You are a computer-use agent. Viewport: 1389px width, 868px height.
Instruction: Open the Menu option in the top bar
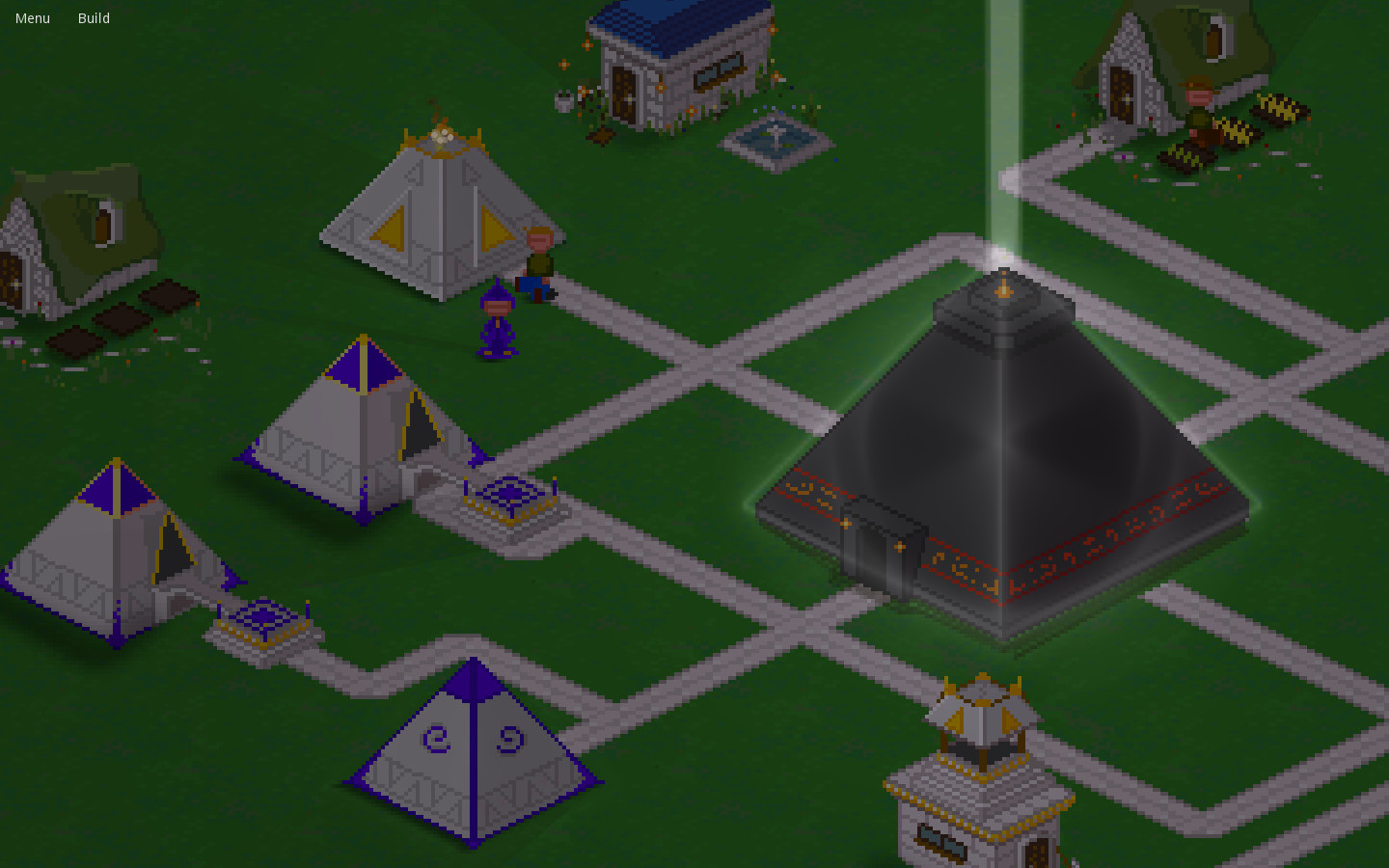coord(32,17)
